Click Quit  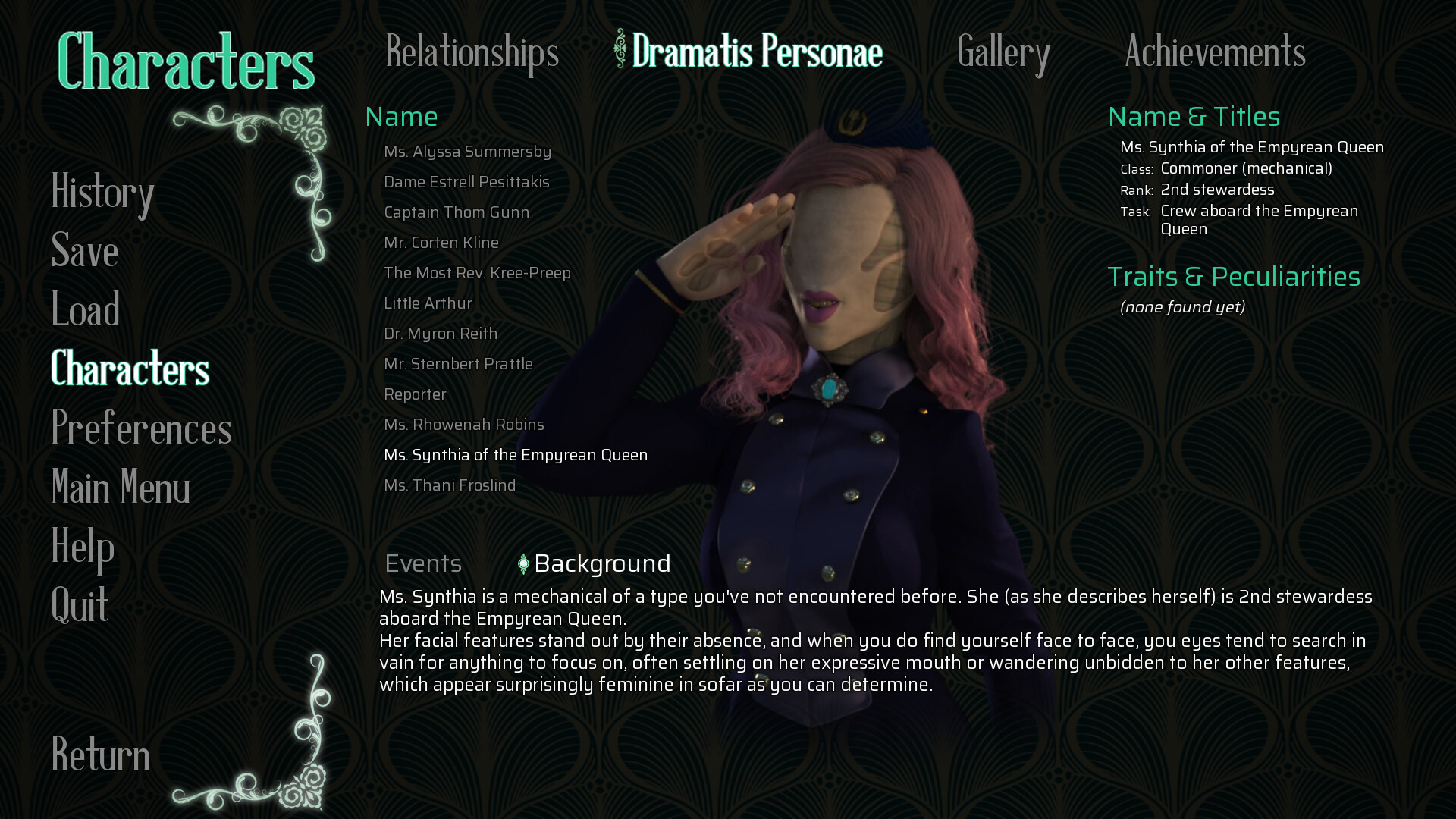point(80,605)
